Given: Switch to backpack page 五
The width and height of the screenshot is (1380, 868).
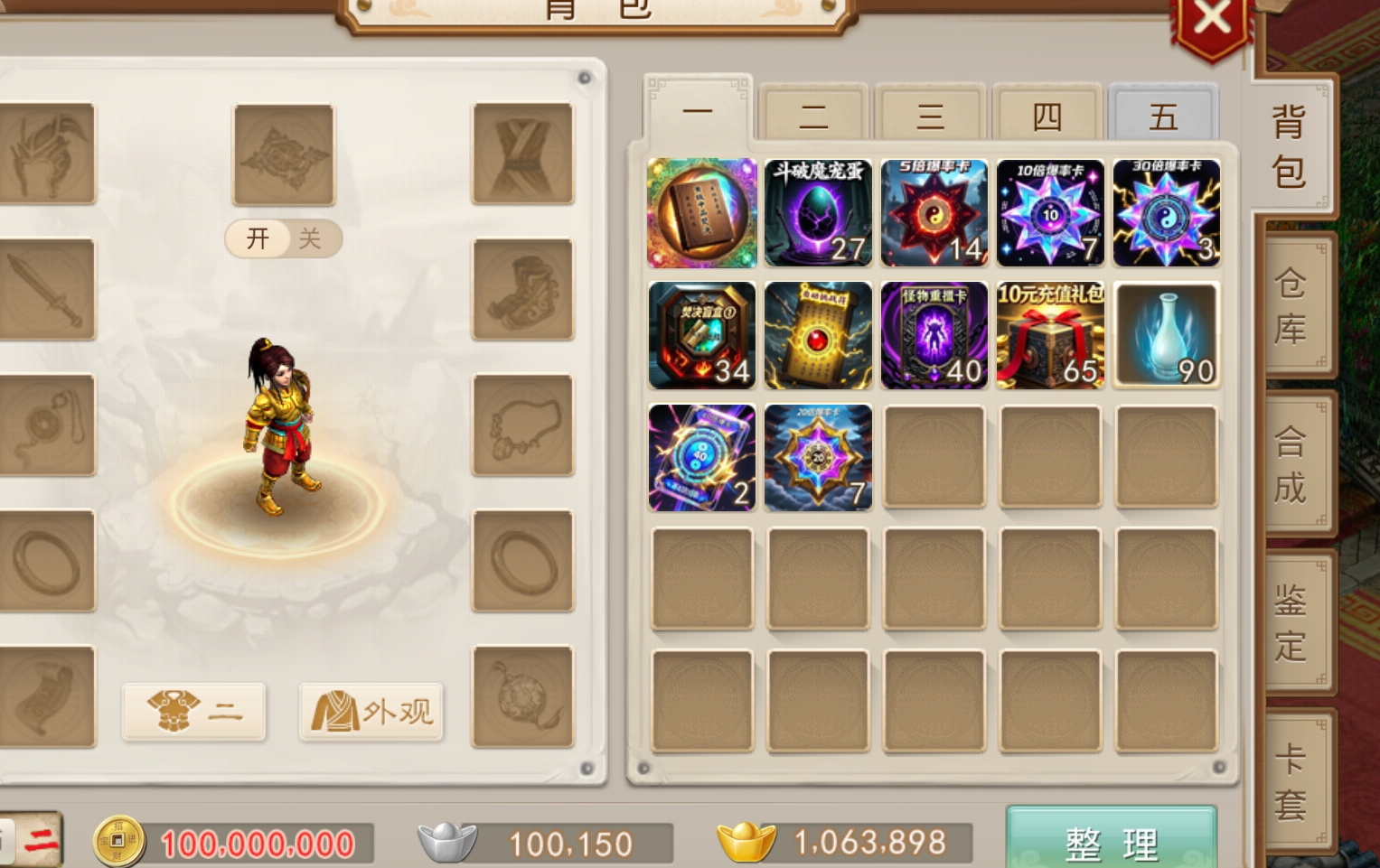Looking at the screenshot, I should 1163,115.
